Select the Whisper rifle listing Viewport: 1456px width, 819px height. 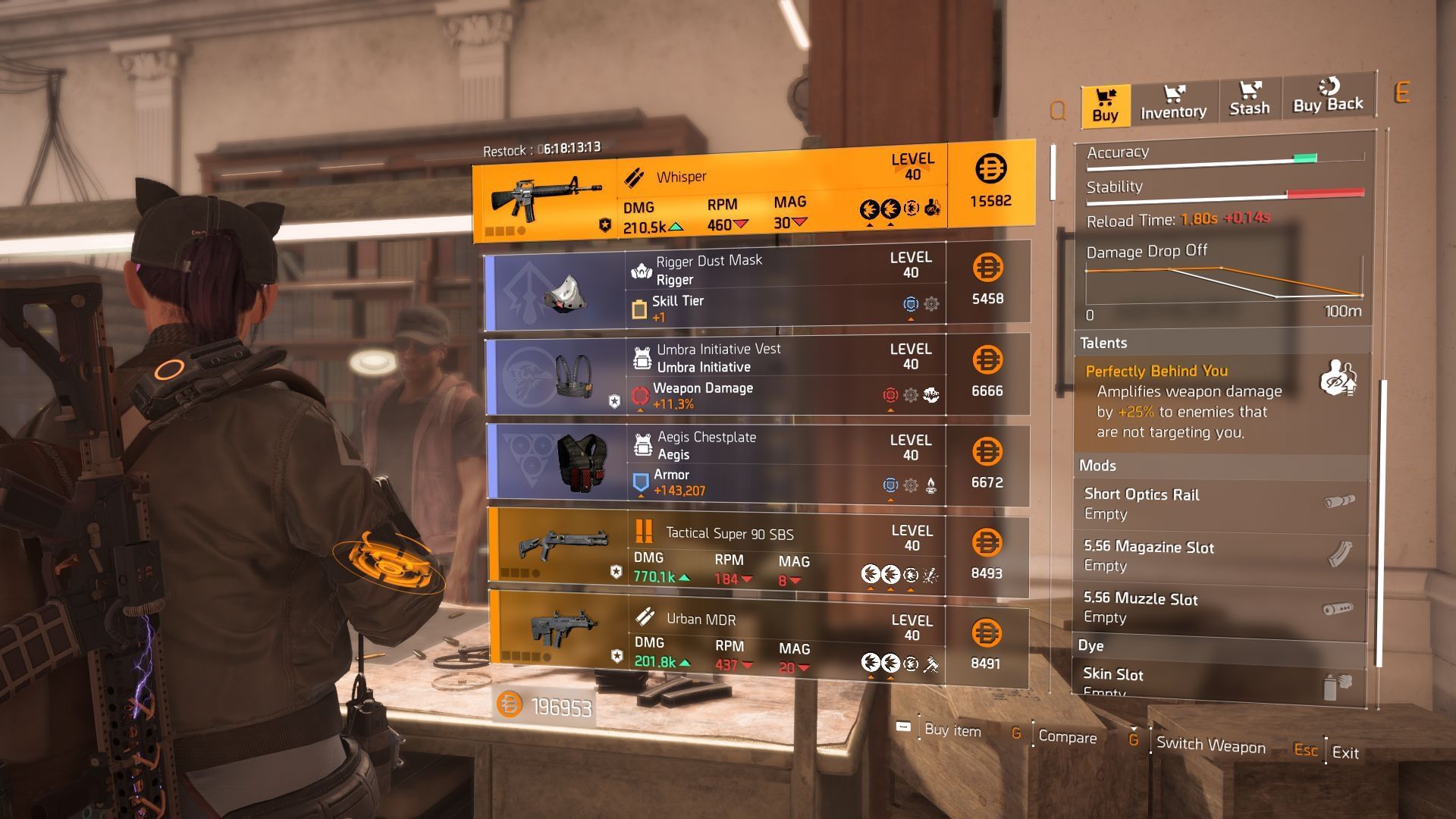point(754,194)
